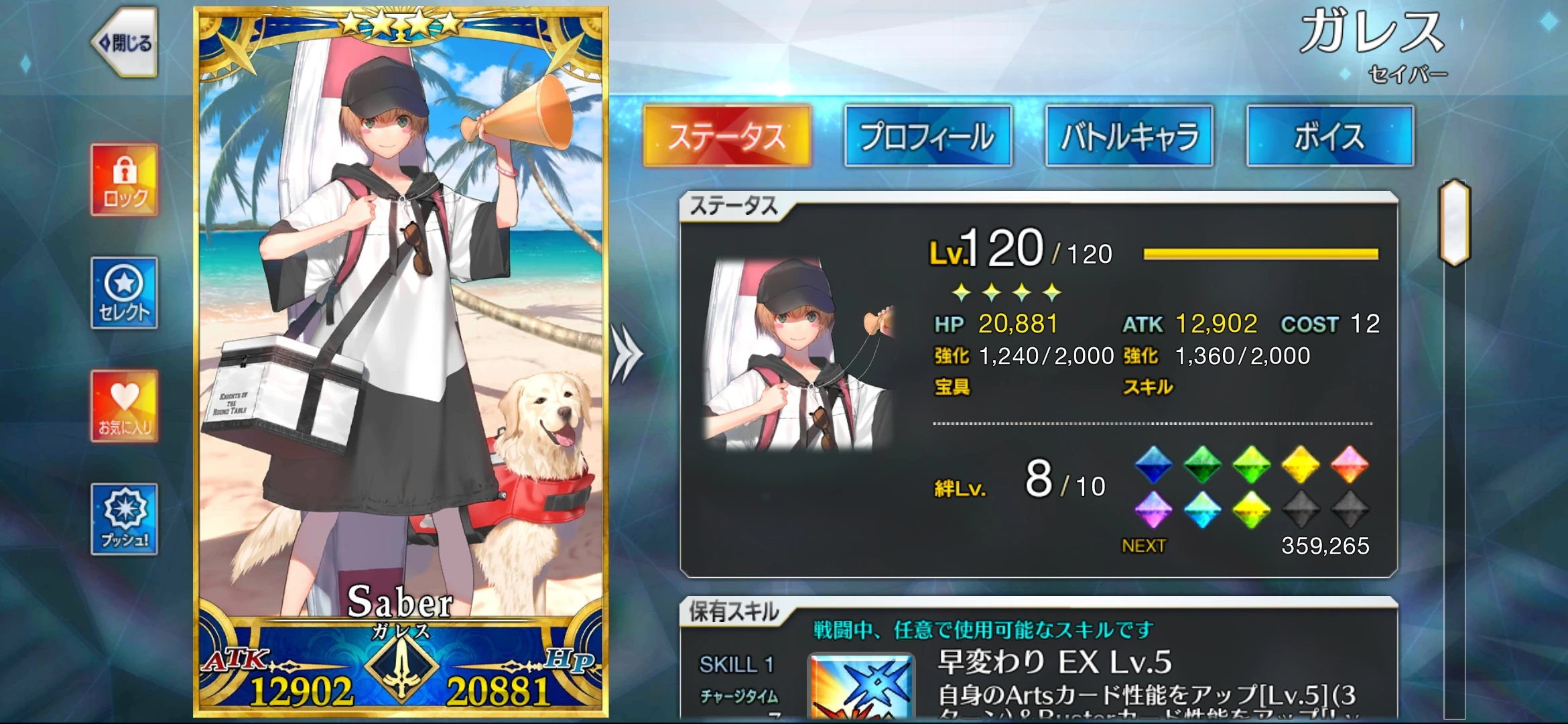Switch to the ボイス tab
This screenshot has height=724, width=1568.
(1330, 135)
